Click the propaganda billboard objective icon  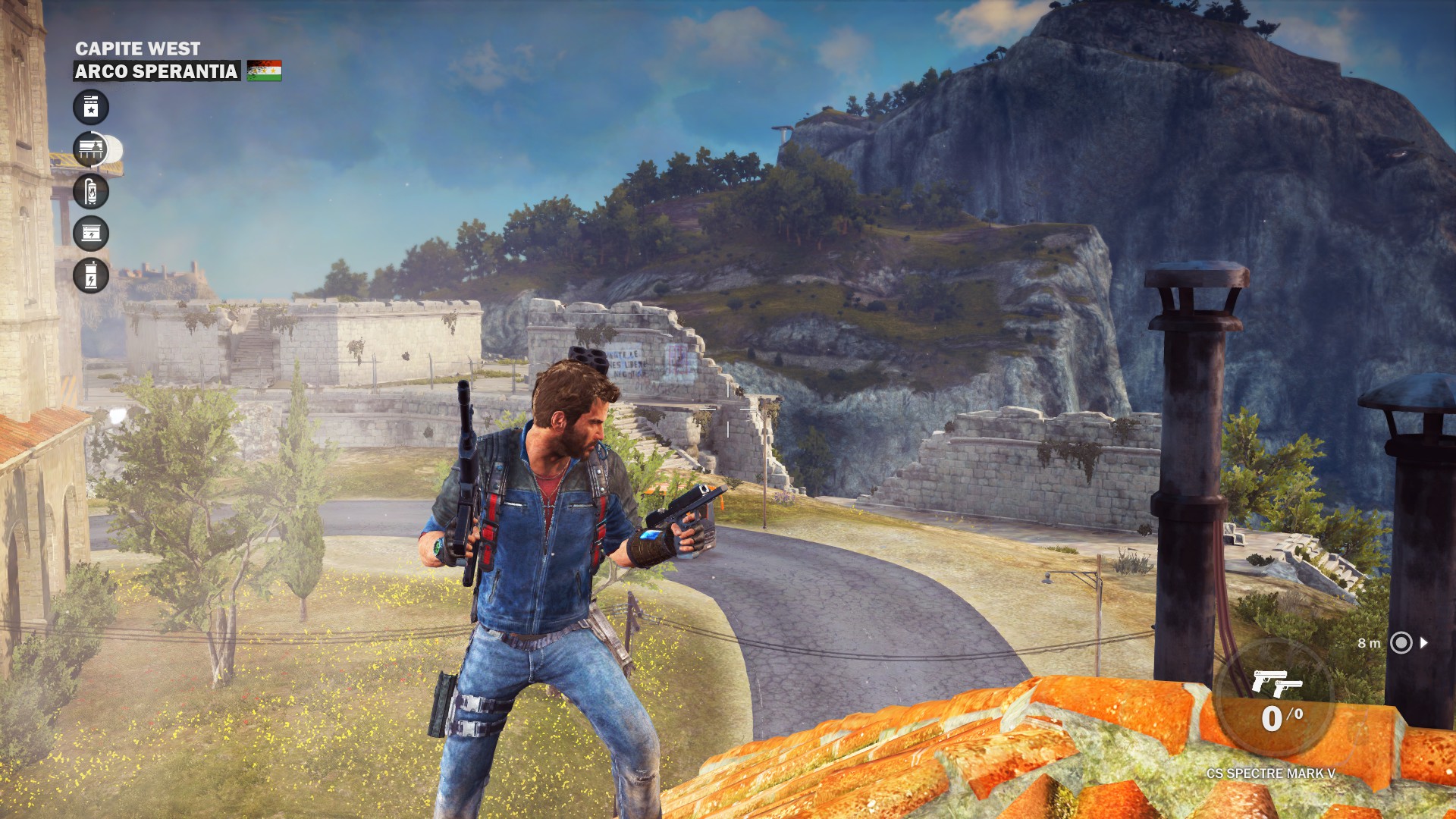[91, 149]
